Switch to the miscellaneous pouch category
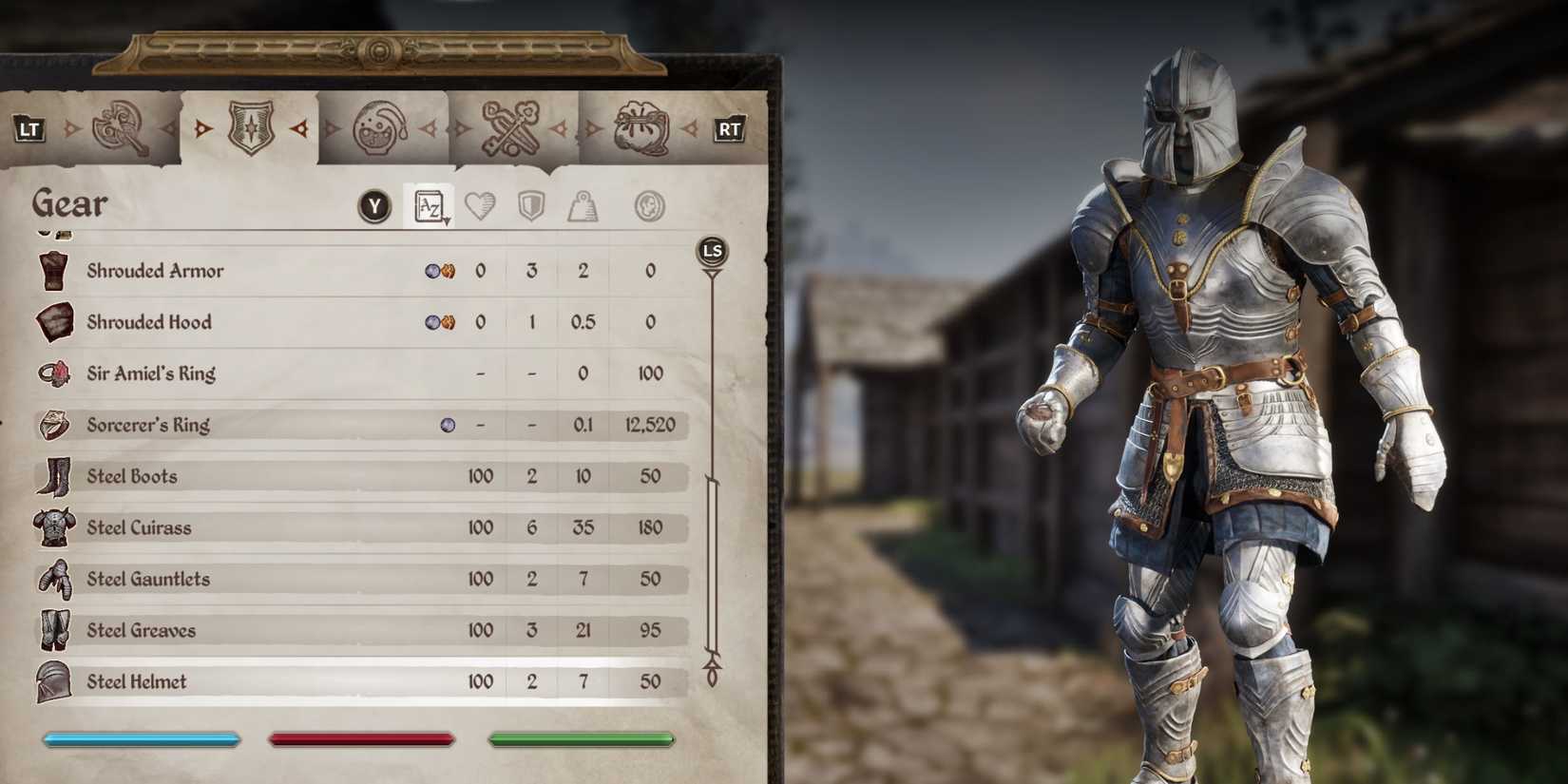The image size is (1568, 784). [x=639, y=126]
